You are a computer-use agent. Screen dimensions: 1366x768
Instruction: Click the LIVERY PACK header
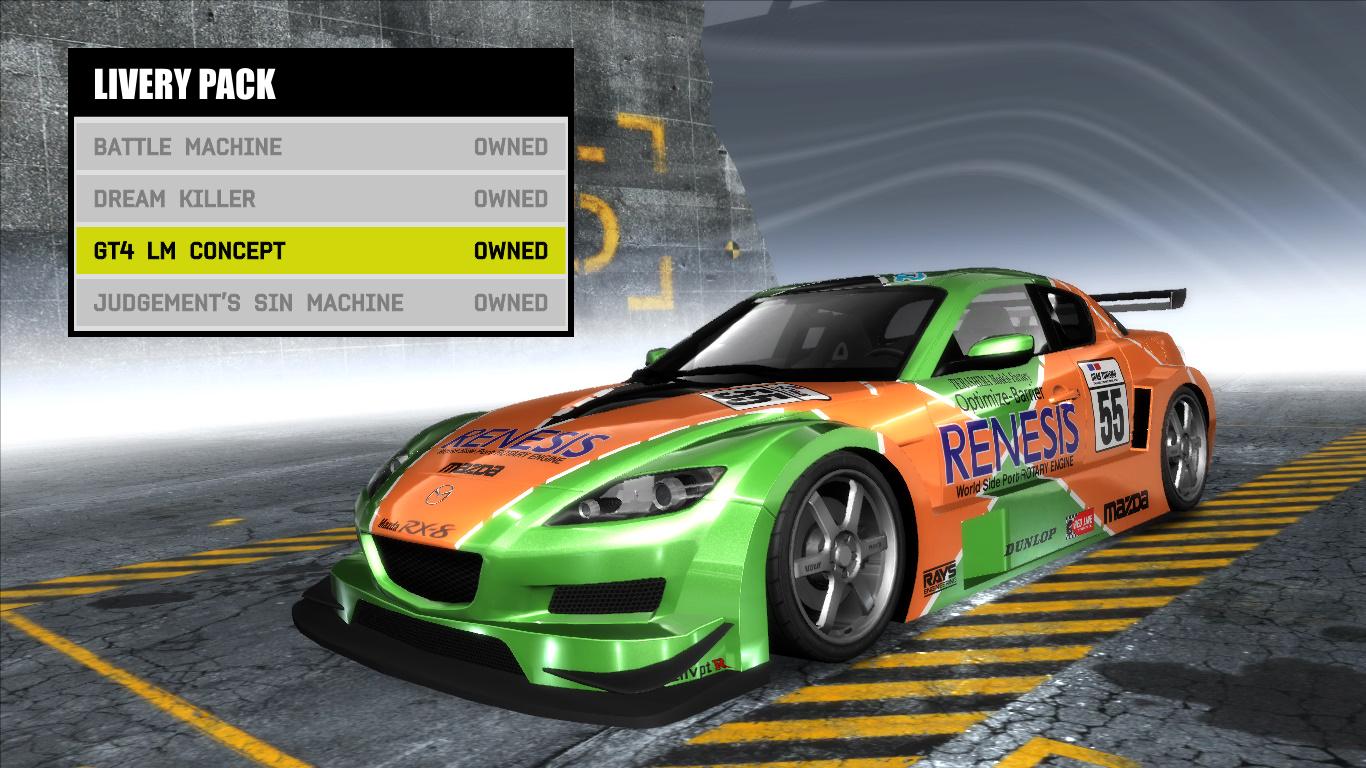186,85
